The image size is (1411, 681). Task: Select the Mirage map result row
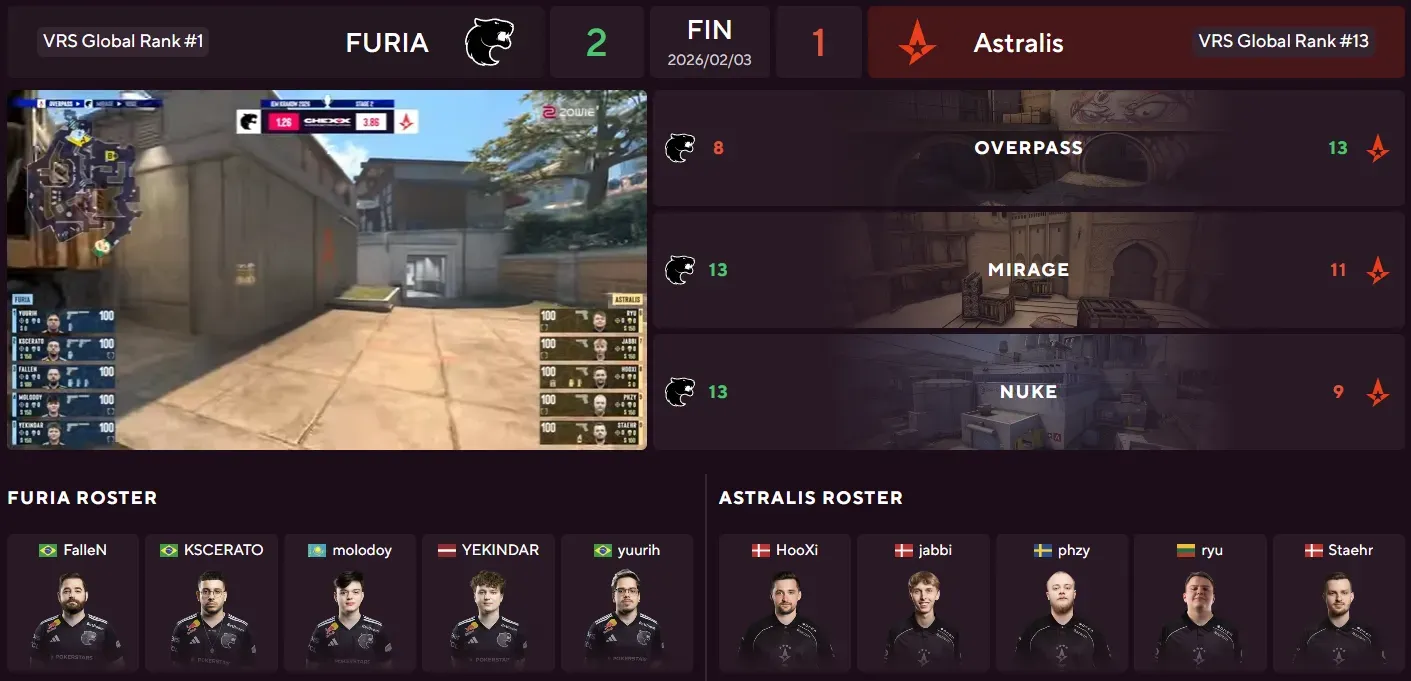pos(1028,270)
